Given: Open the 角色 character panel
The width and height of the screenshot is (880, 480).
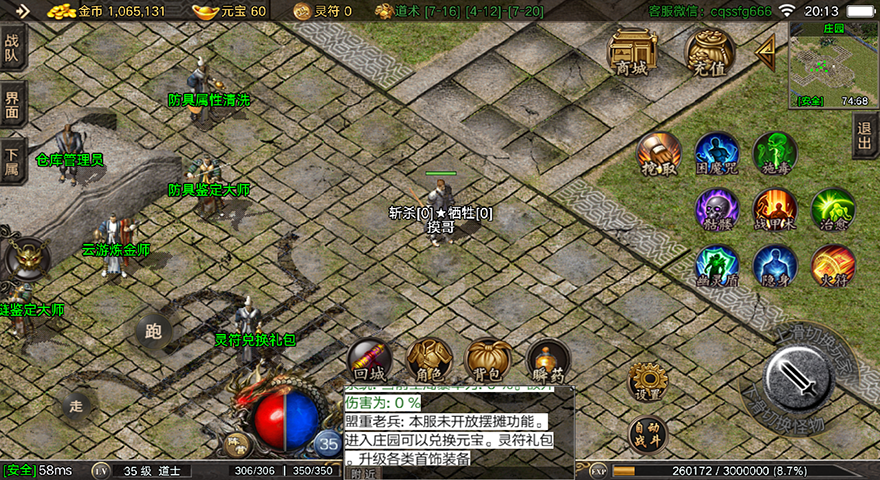Looking at the screenshot, I should (429, 360).
